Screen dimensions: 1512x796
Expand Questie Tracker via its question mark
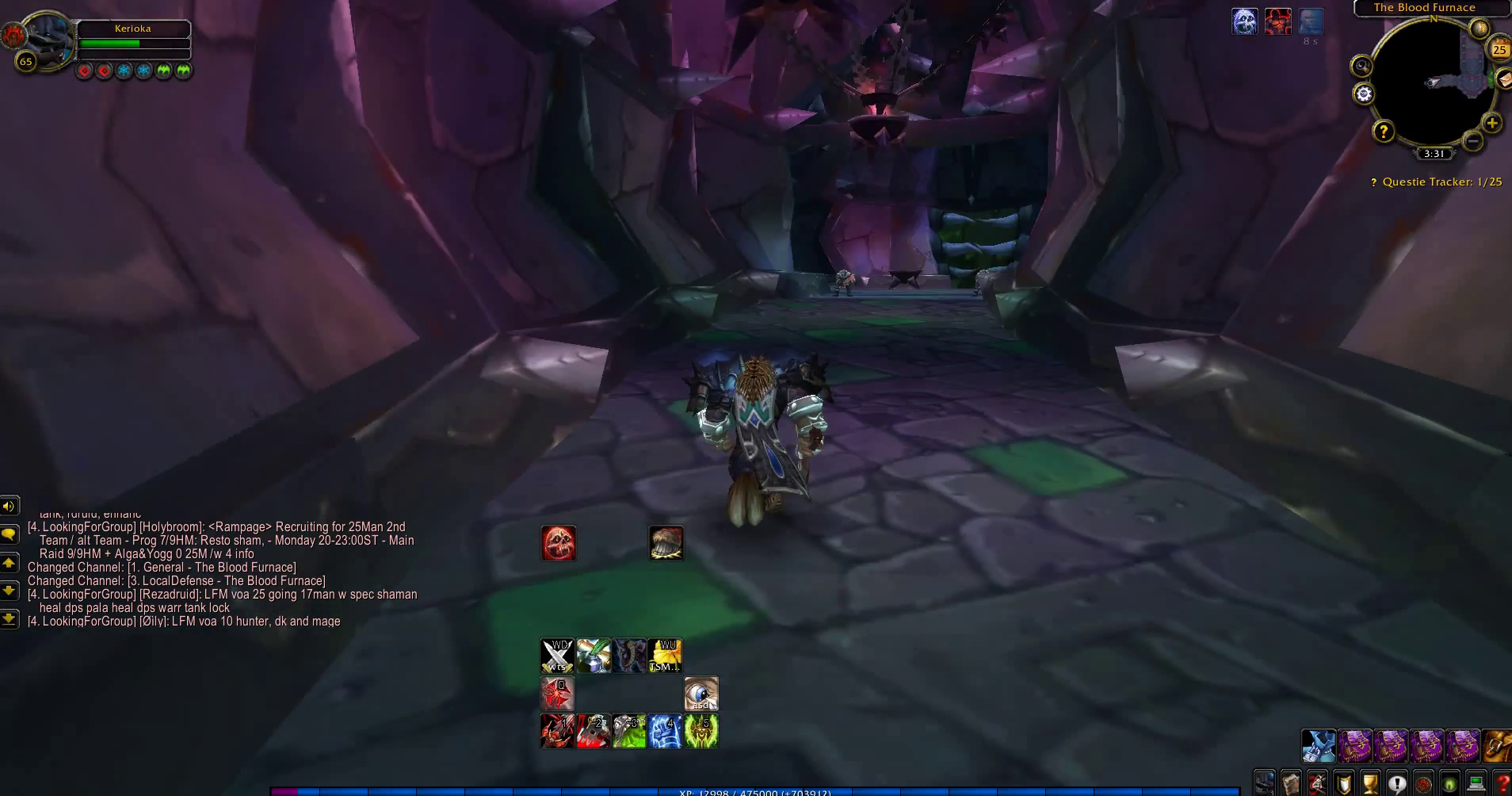tap(1374, 181)
